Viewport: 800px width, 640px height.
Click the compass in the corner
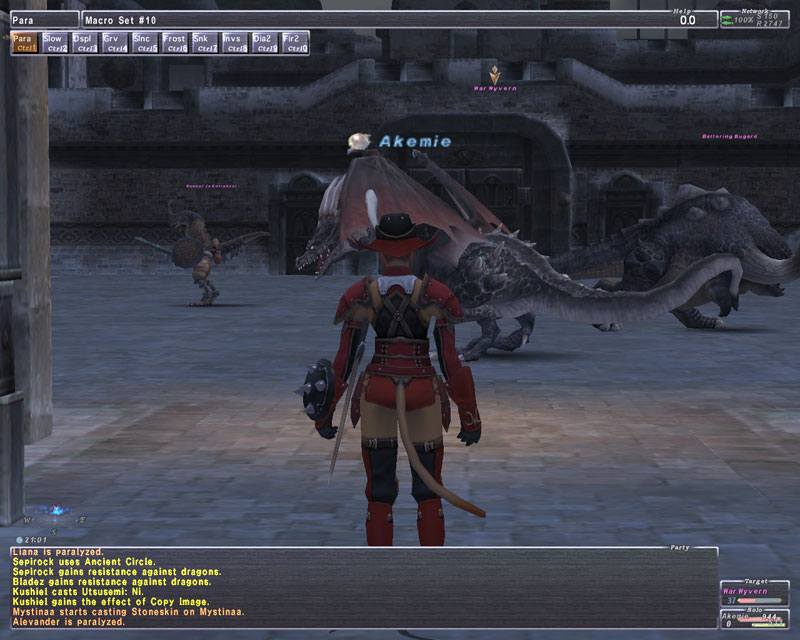click(52, 516)
